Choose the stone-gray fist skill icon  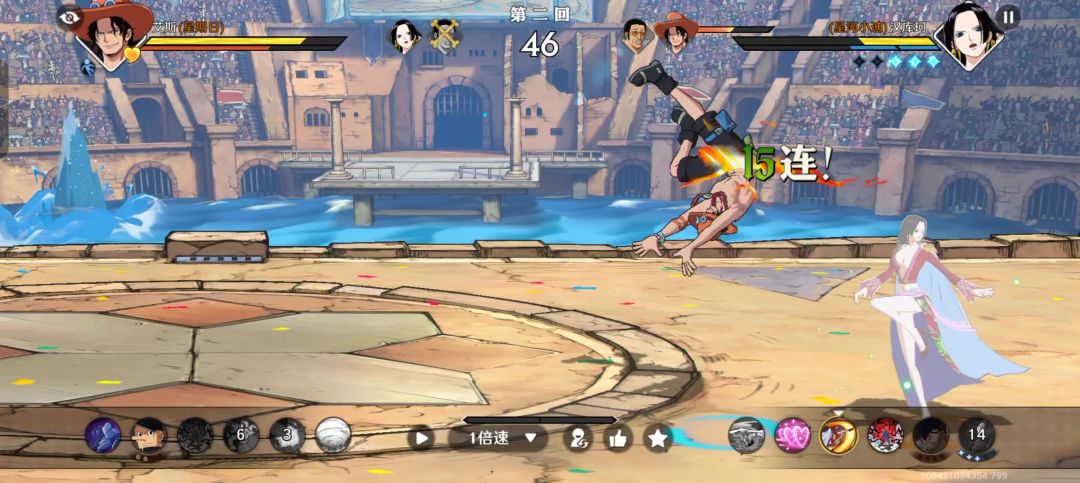(x=746, y=434)
